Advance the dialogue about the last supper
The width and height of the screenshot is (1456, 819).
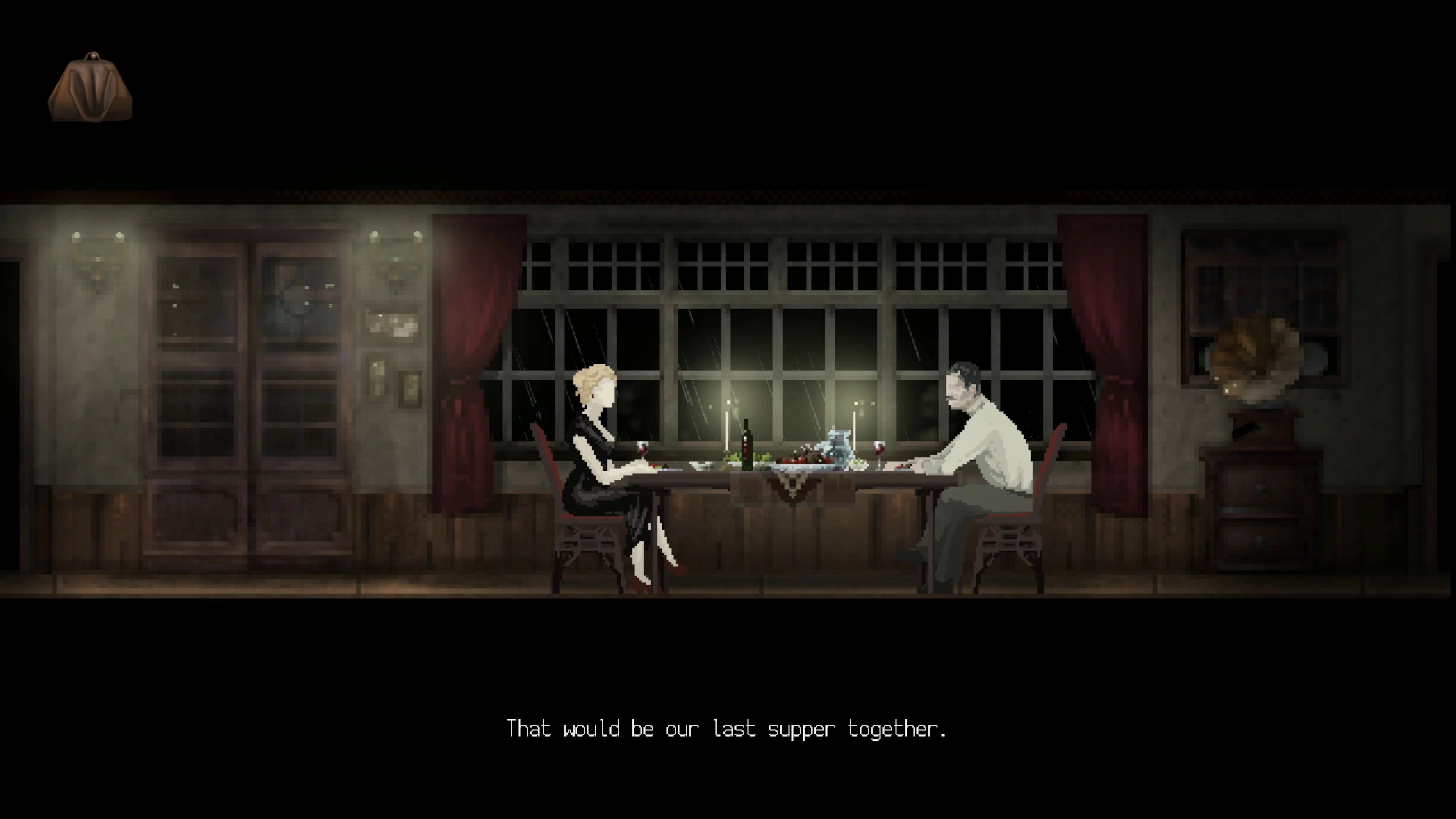[x=728, y=729]
